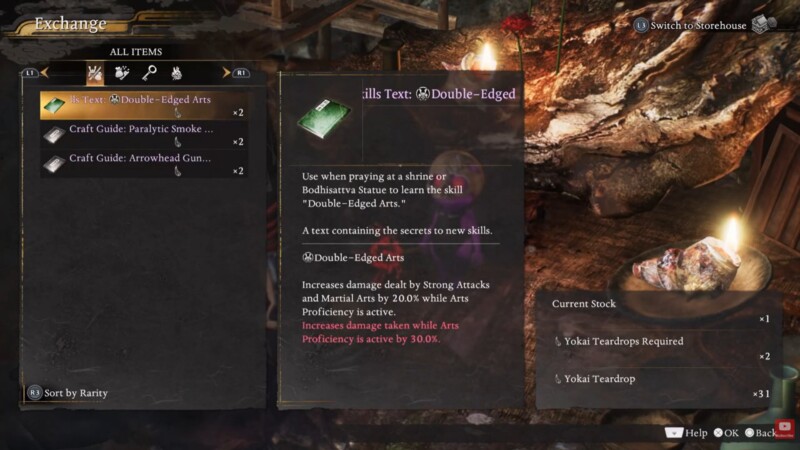Viewport: 800px width, 450px height.
Task: Switch to the all items category tab
Action: (x=95, y=73)
